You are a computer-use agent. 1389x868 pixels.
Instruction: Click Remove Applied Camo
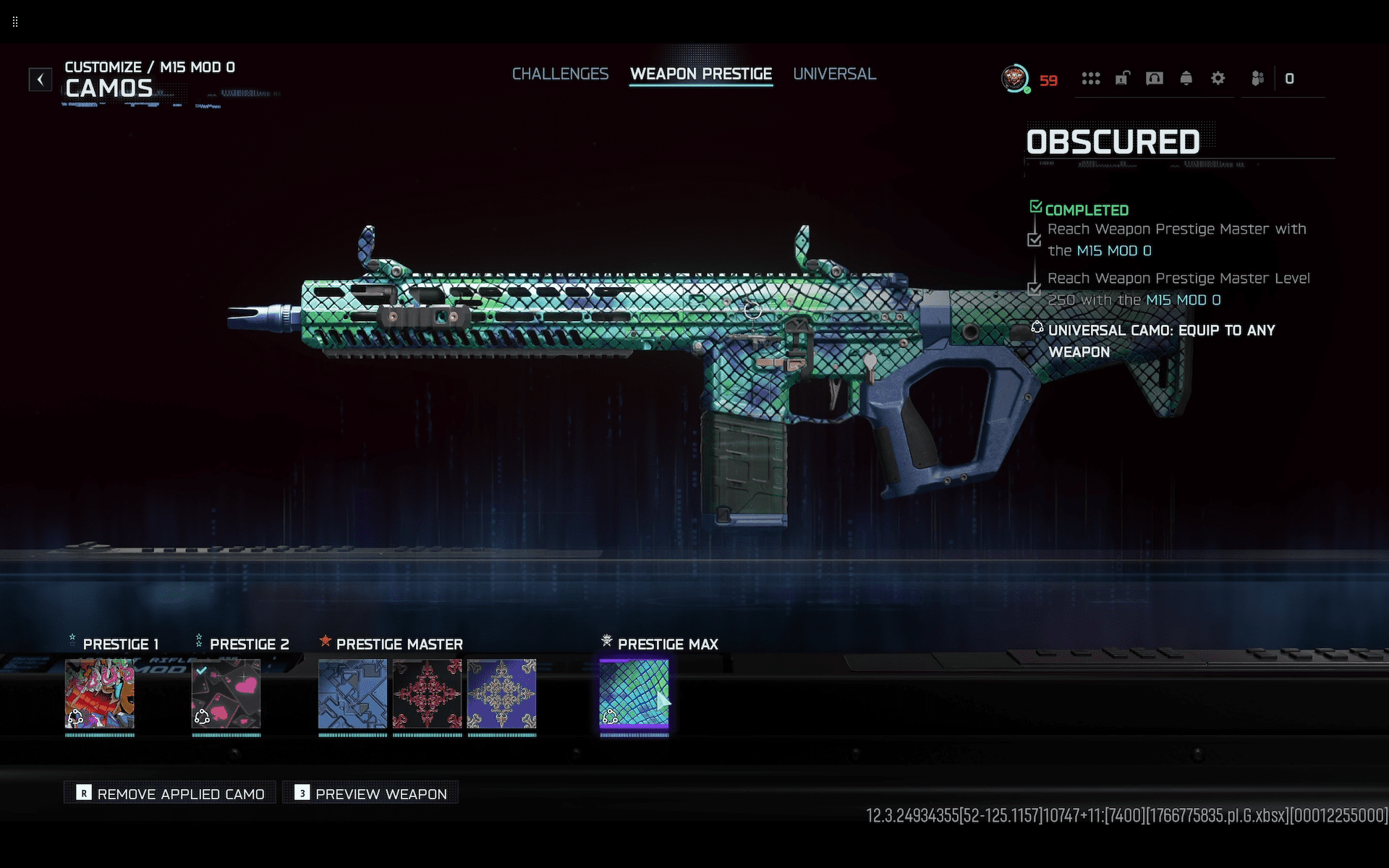coord(171,793)
